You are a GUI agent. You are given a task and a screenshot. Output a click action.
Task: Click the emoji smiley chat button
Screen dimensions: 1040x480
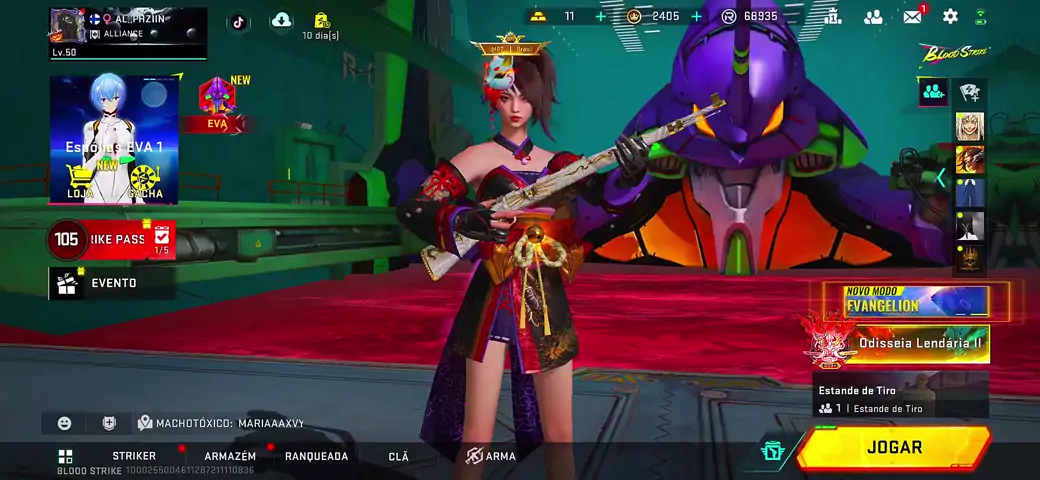click(x=65, y=423)
